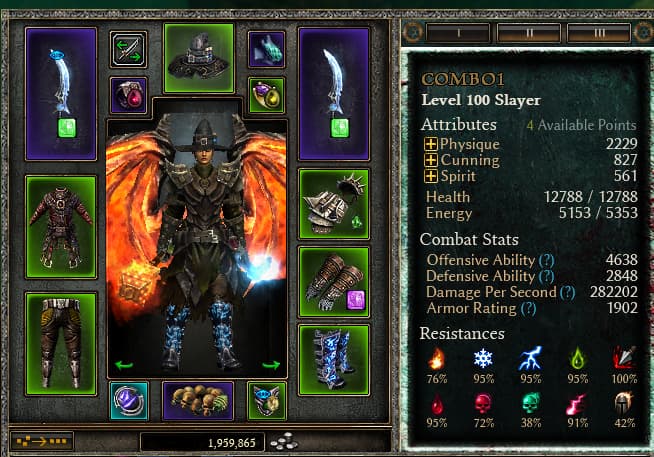Select the yellow gem ring slot
Viewport: 654px width, 457px height.
(267, 95)
